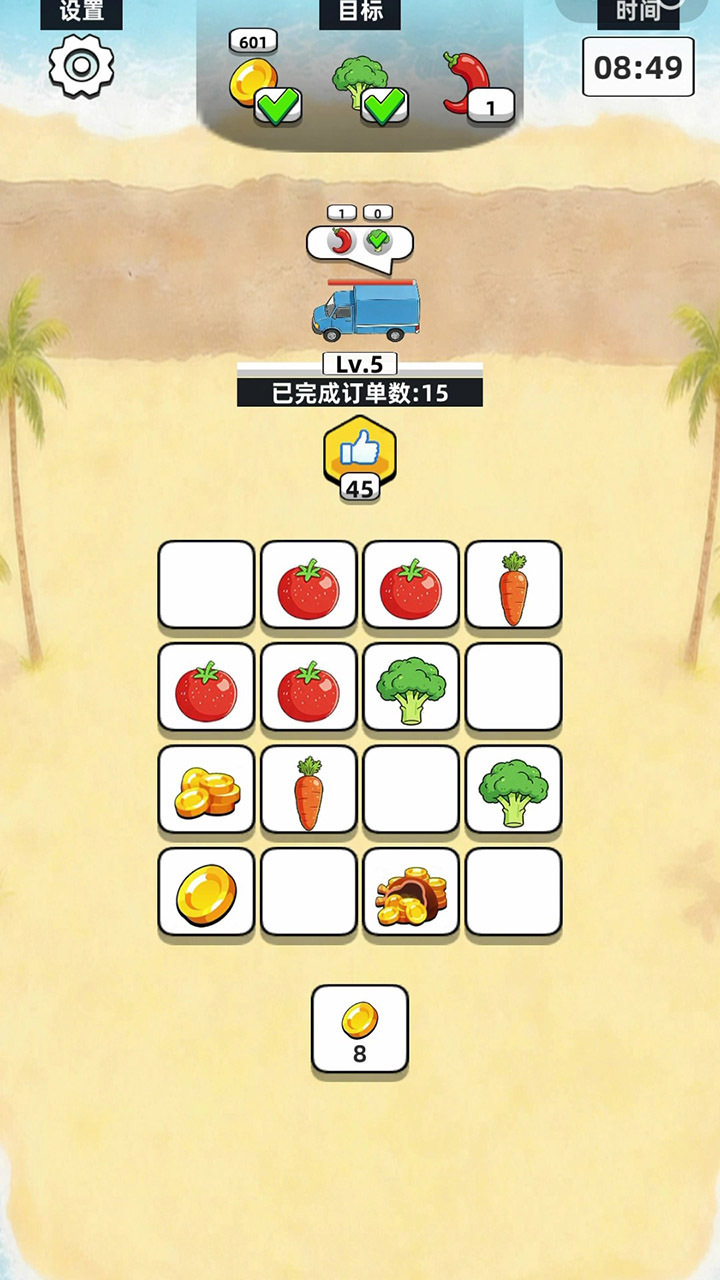This screenshot has height=1280, width=720.
Task: Tap the coin generator button costing 8
Action: coord(360,1029)
